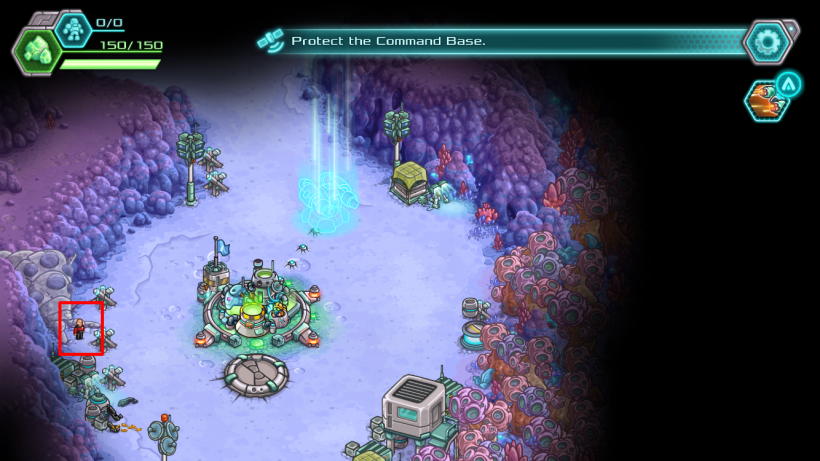
Task: Activate the missile strike ability
Action: pyautogui.click(x=766, y=100)
